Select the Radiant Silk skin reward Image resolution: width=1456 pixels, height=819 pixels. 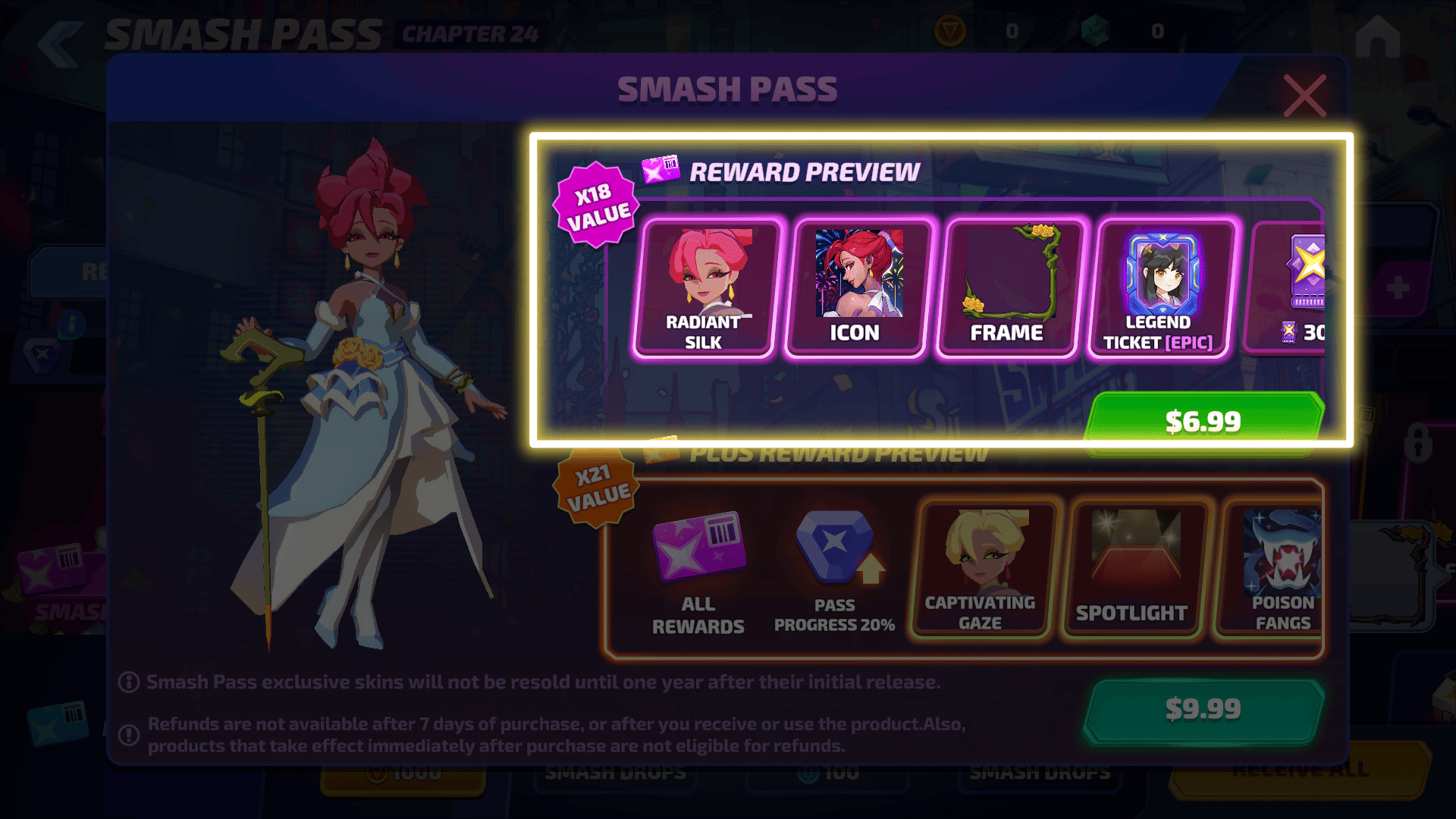[704, 288]
